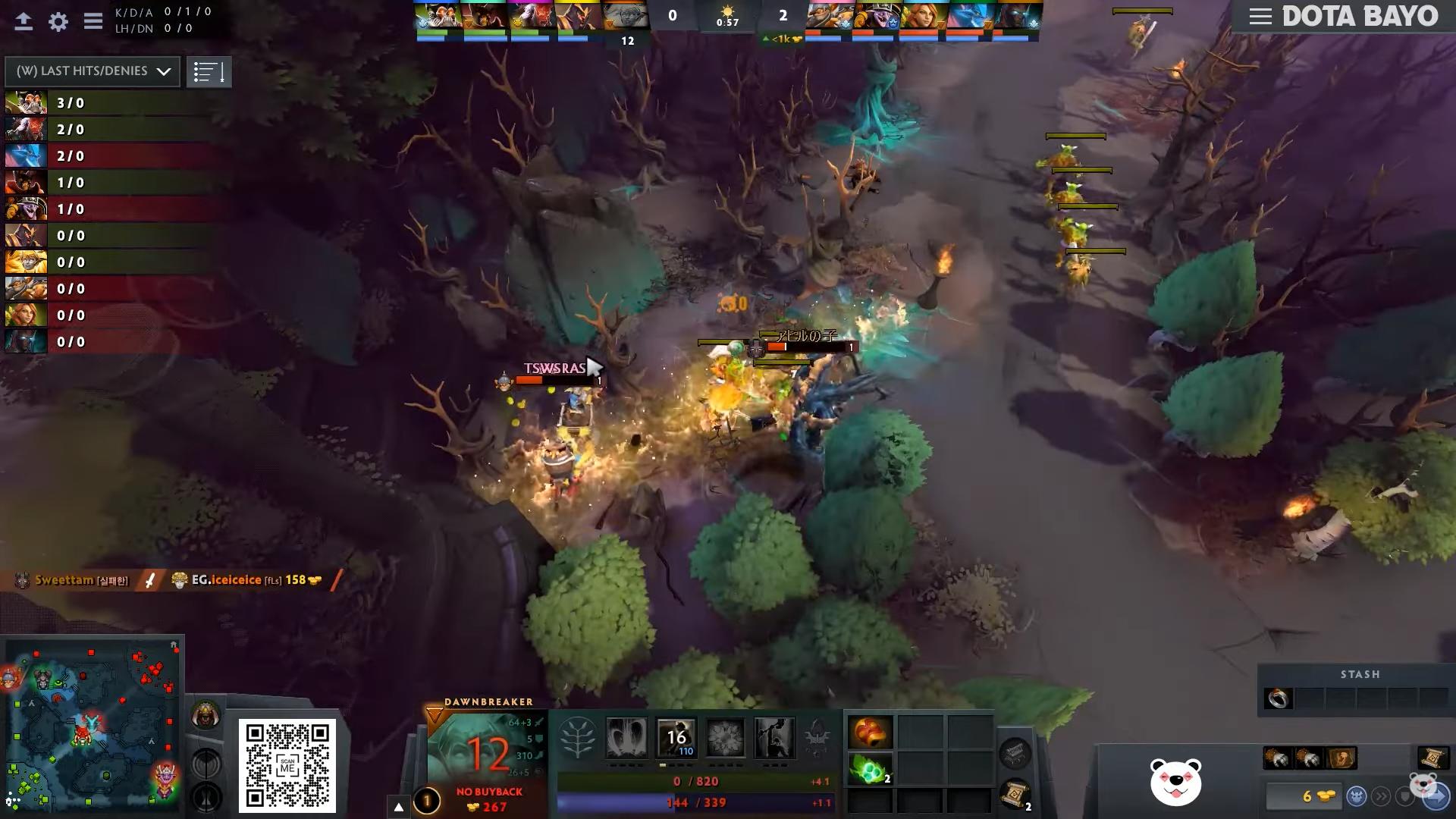Activate the Celestial Hammer ability on cooldown
1456x819 pixels.
click(676, 737)
